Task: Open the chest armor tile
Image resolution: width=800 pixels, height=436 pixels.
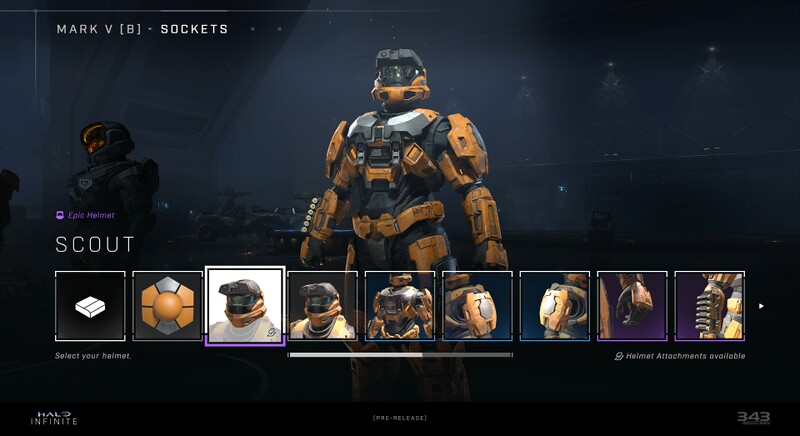Action: 400,306
